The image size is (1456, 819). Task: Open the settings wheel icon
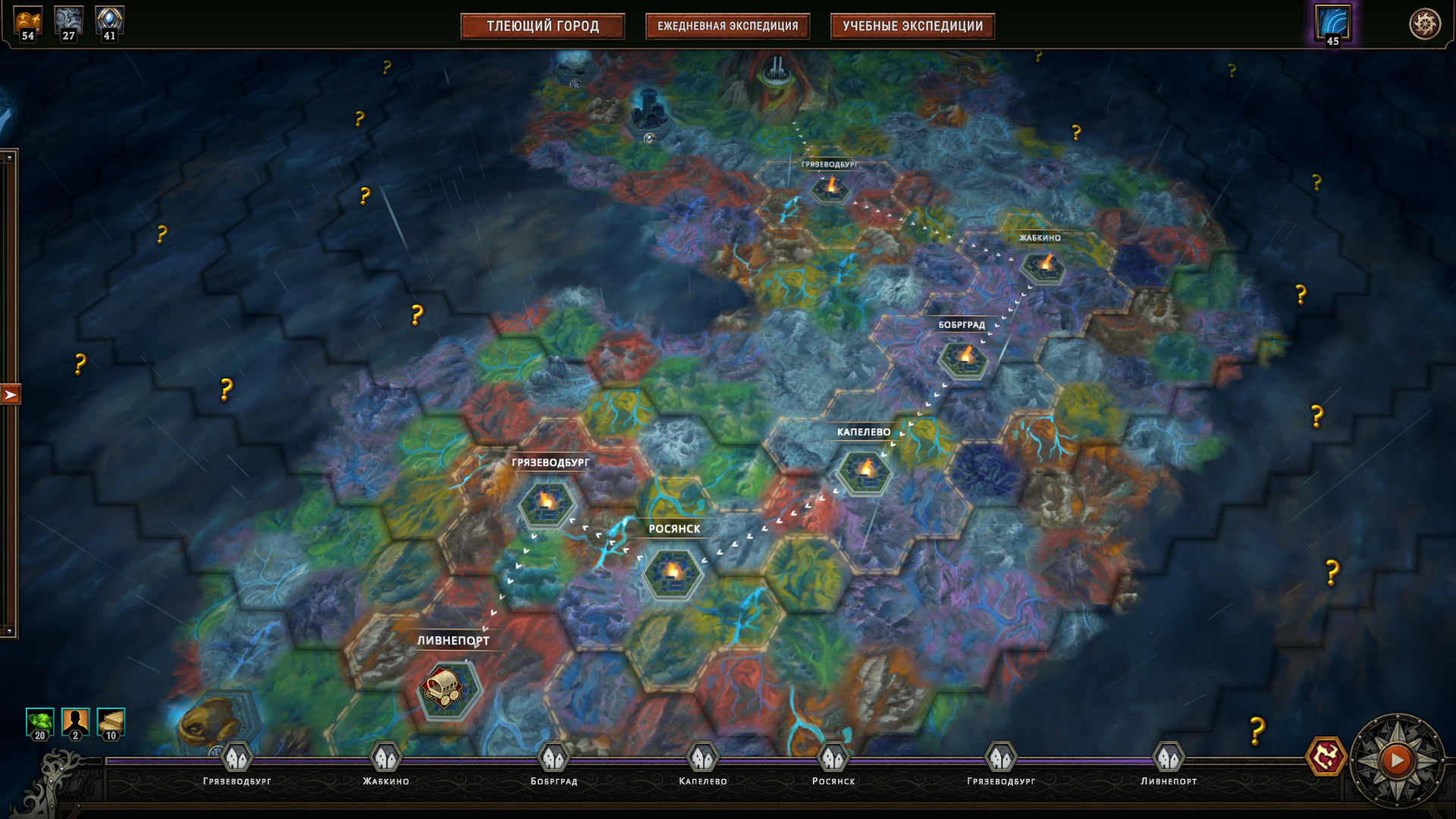point(1424,24)
